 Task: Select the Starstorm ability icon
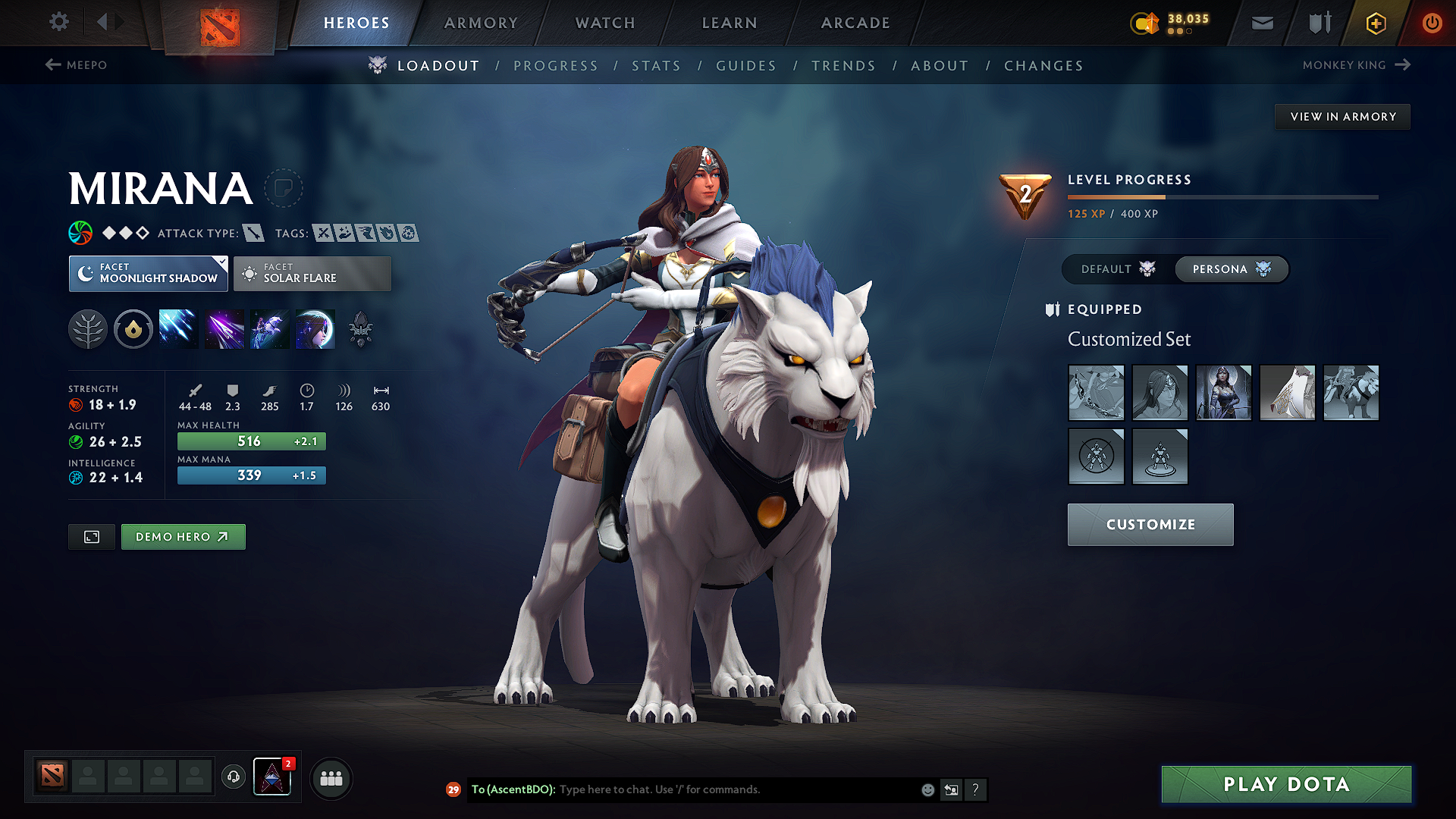[x=178, y=328]
